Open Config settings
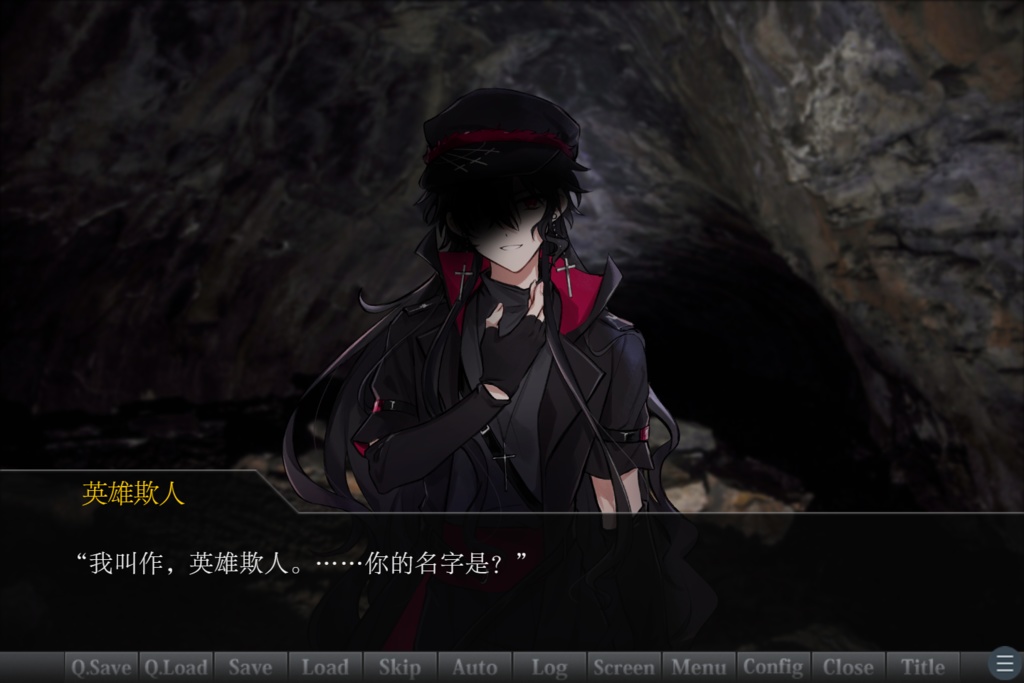 coord(773,667)
